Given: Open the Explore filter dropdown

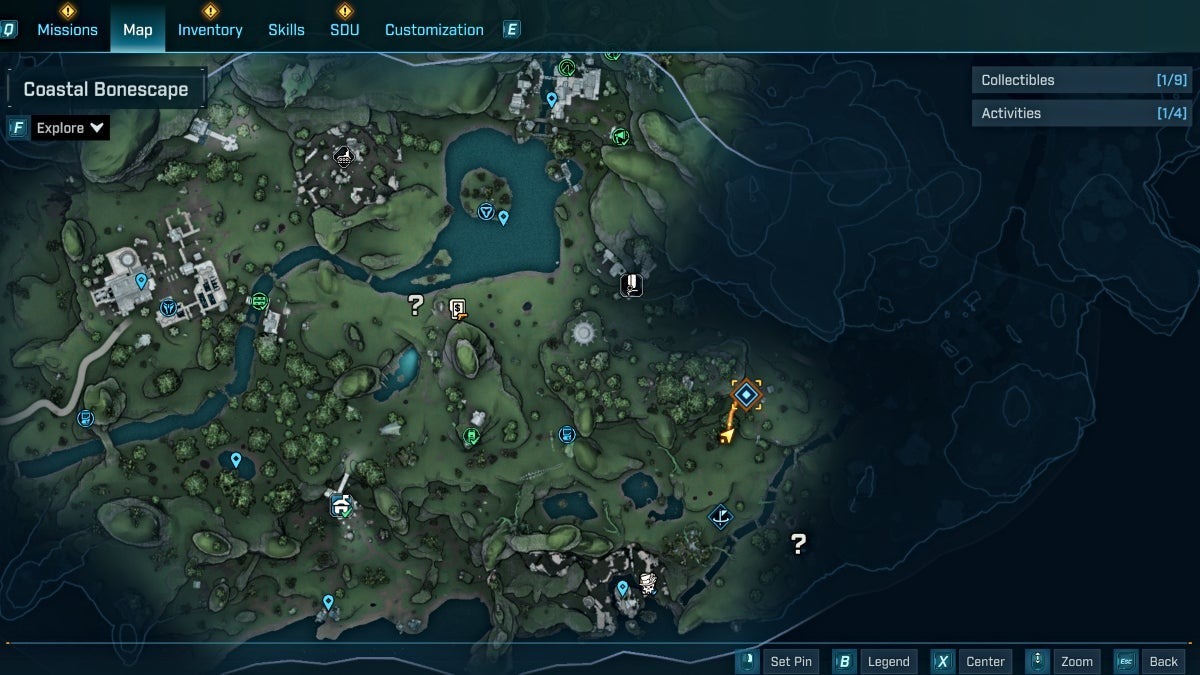Looking at the screenshot, I should coord(70,128).
